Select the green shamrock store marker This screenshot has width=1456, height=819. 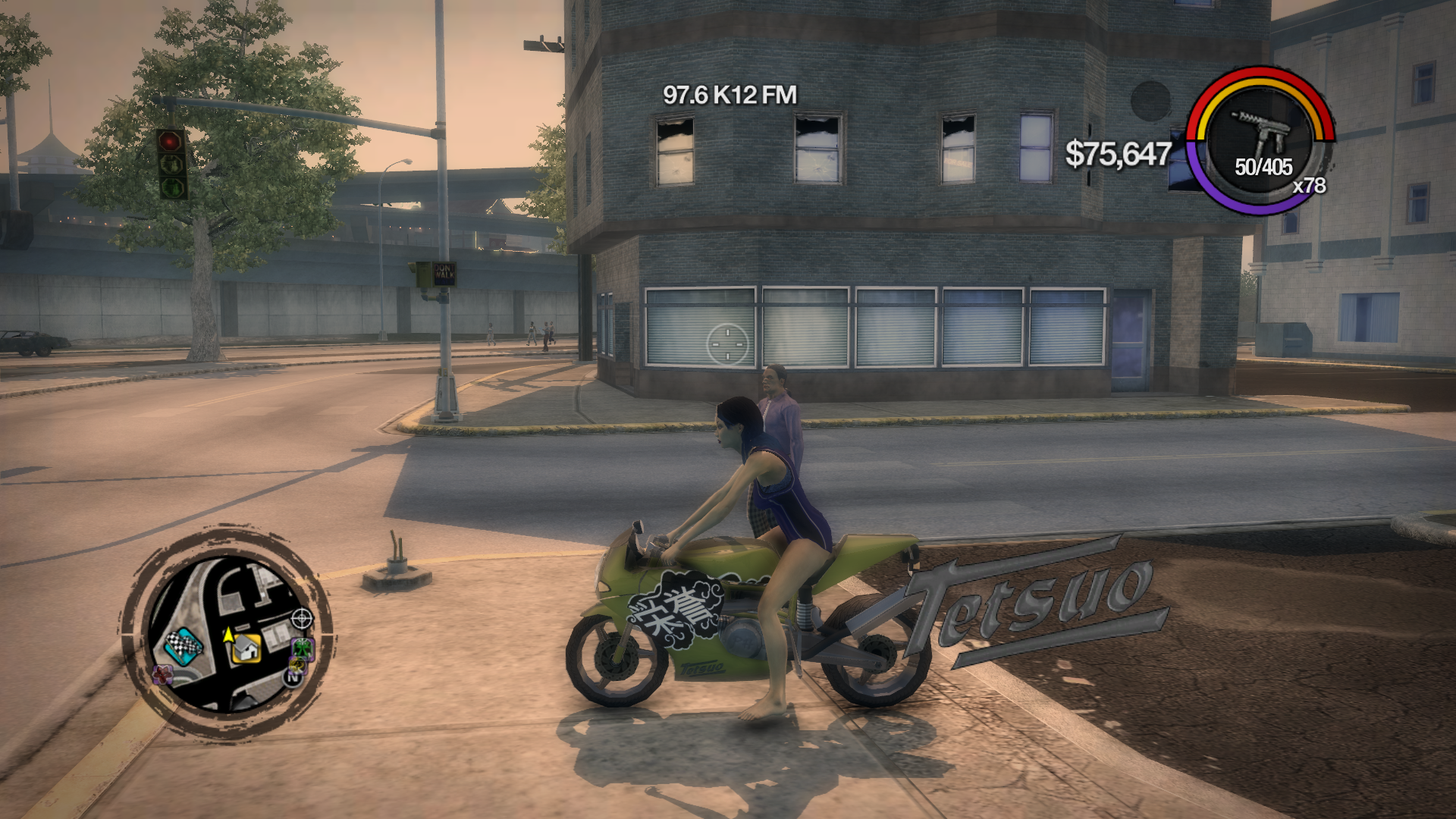(x=302, y=648)
